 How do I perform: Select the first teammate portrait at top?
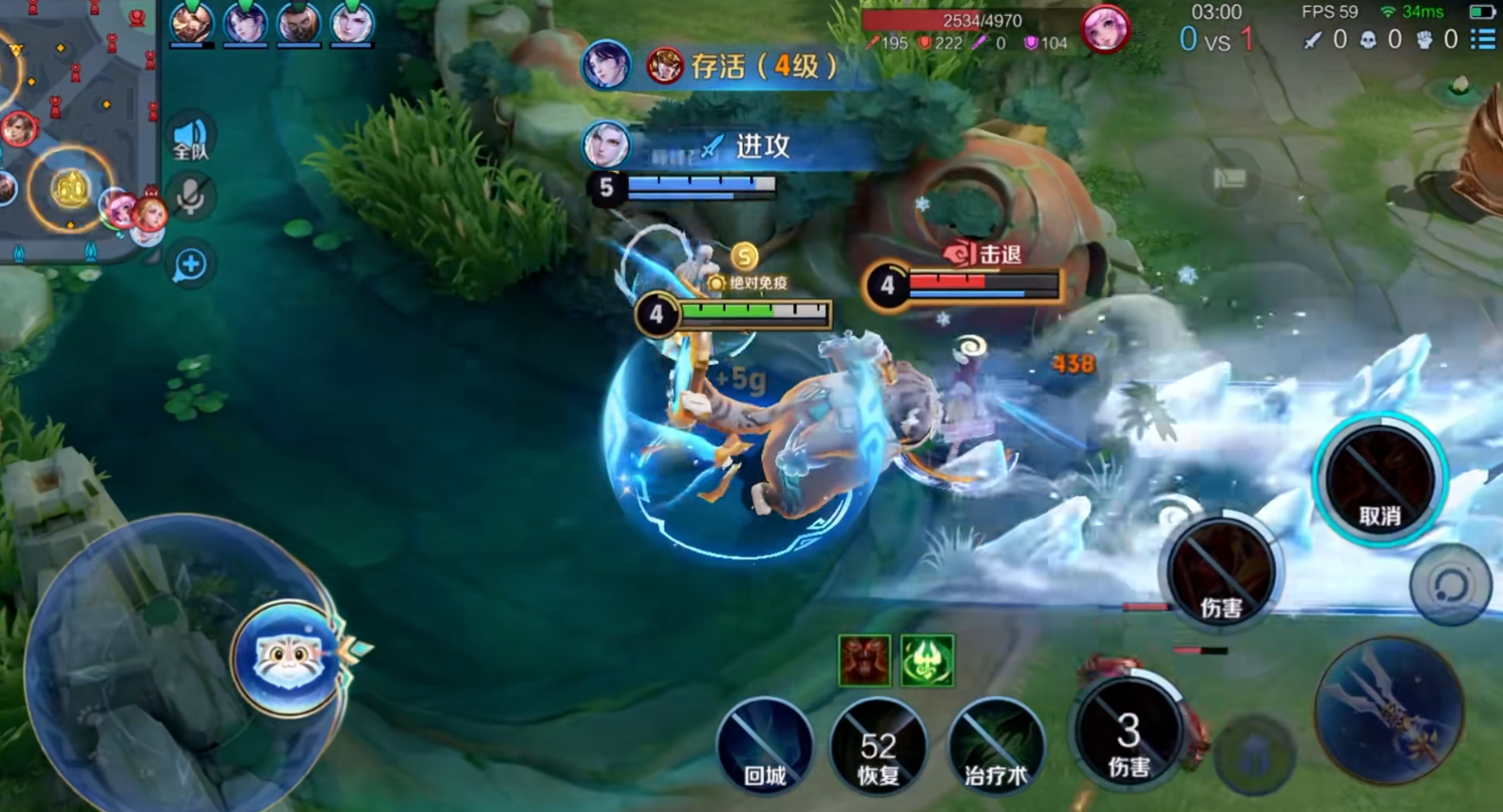[x=191, y=23]
